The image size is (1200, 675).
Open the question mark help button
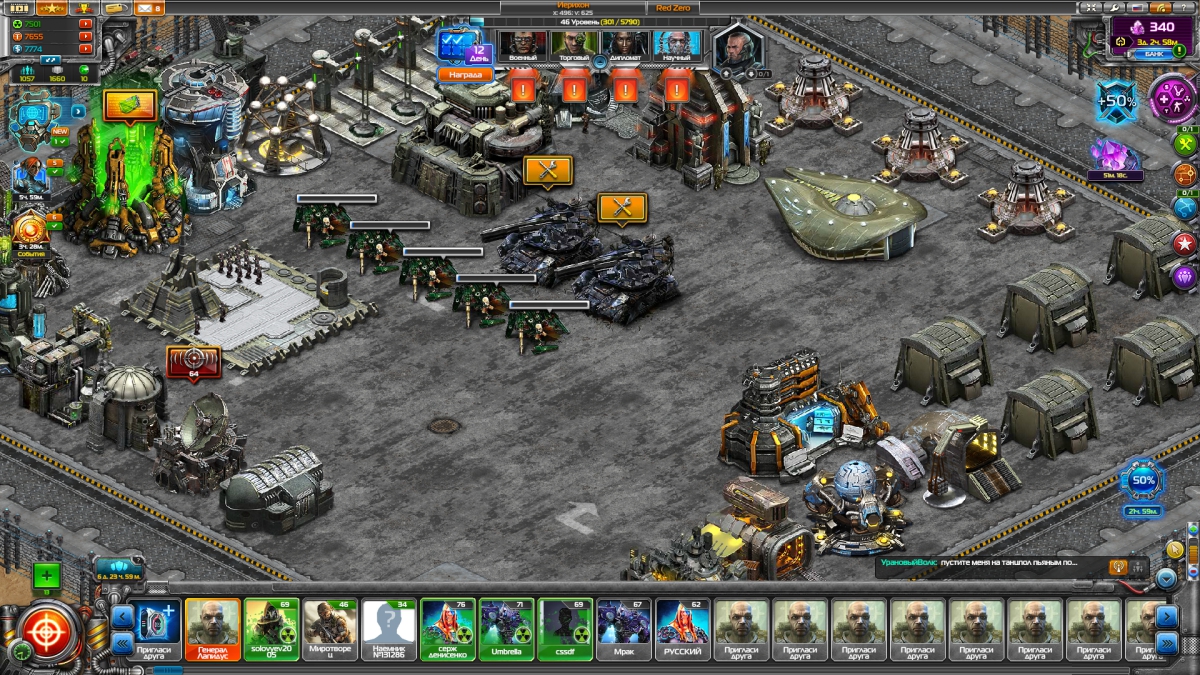(x=1182, y=8)
